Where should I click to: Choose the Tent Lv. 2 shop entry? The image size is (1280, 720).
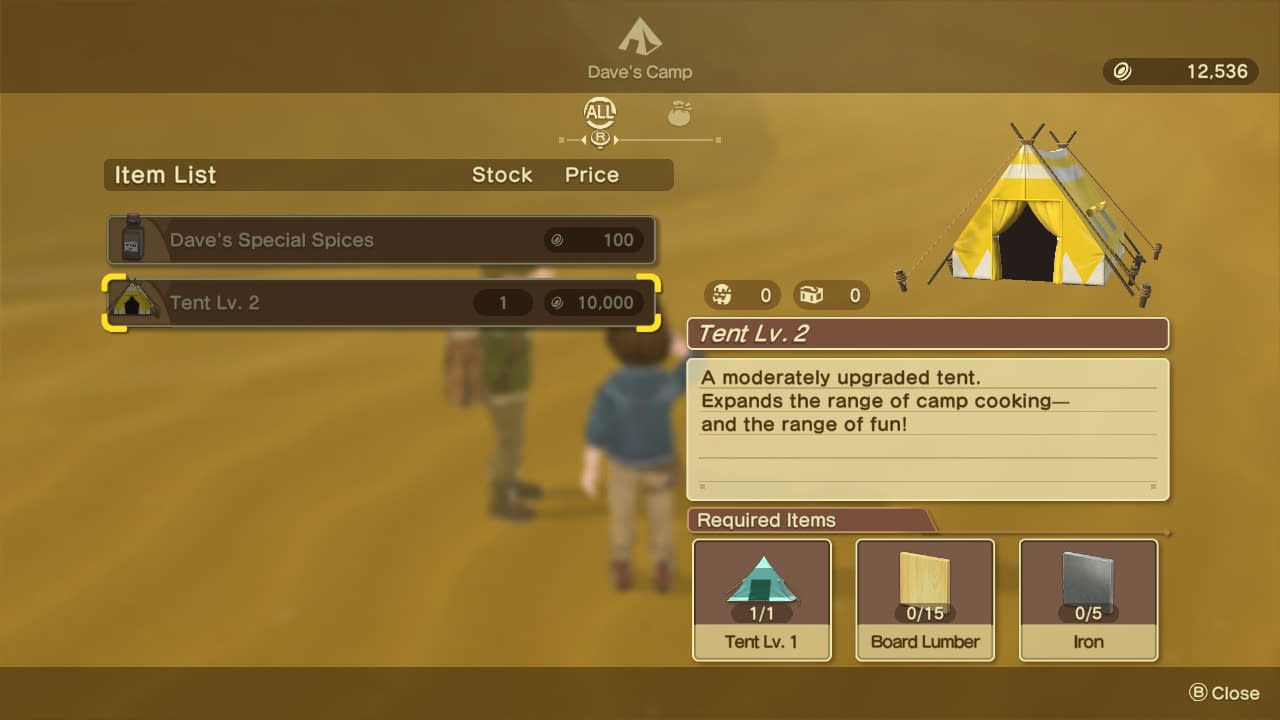tap(381, 302)
